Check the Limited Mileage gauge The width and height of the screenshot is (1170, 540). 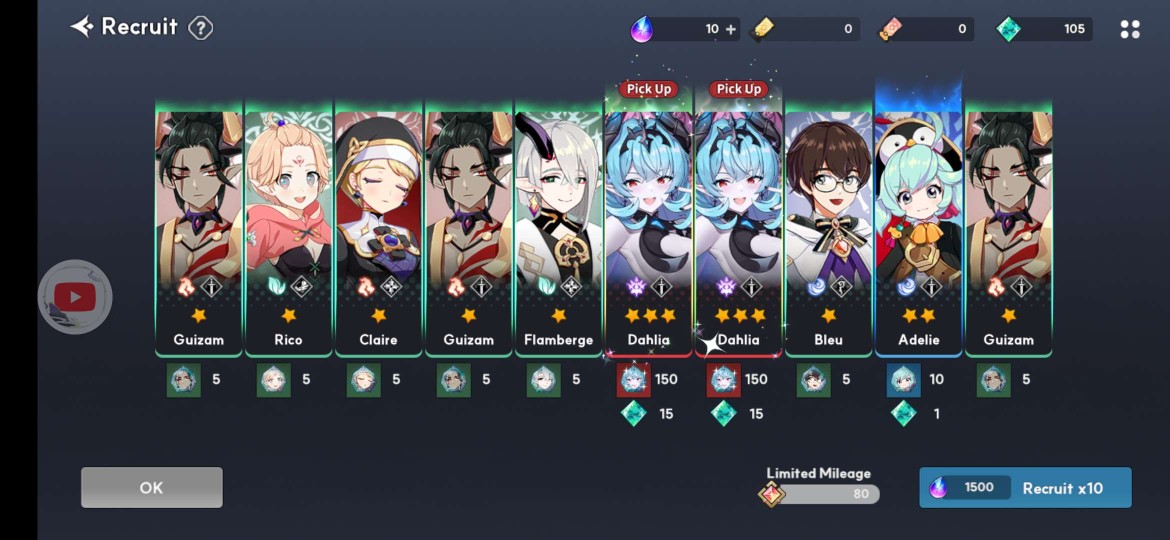coord(825,494)
